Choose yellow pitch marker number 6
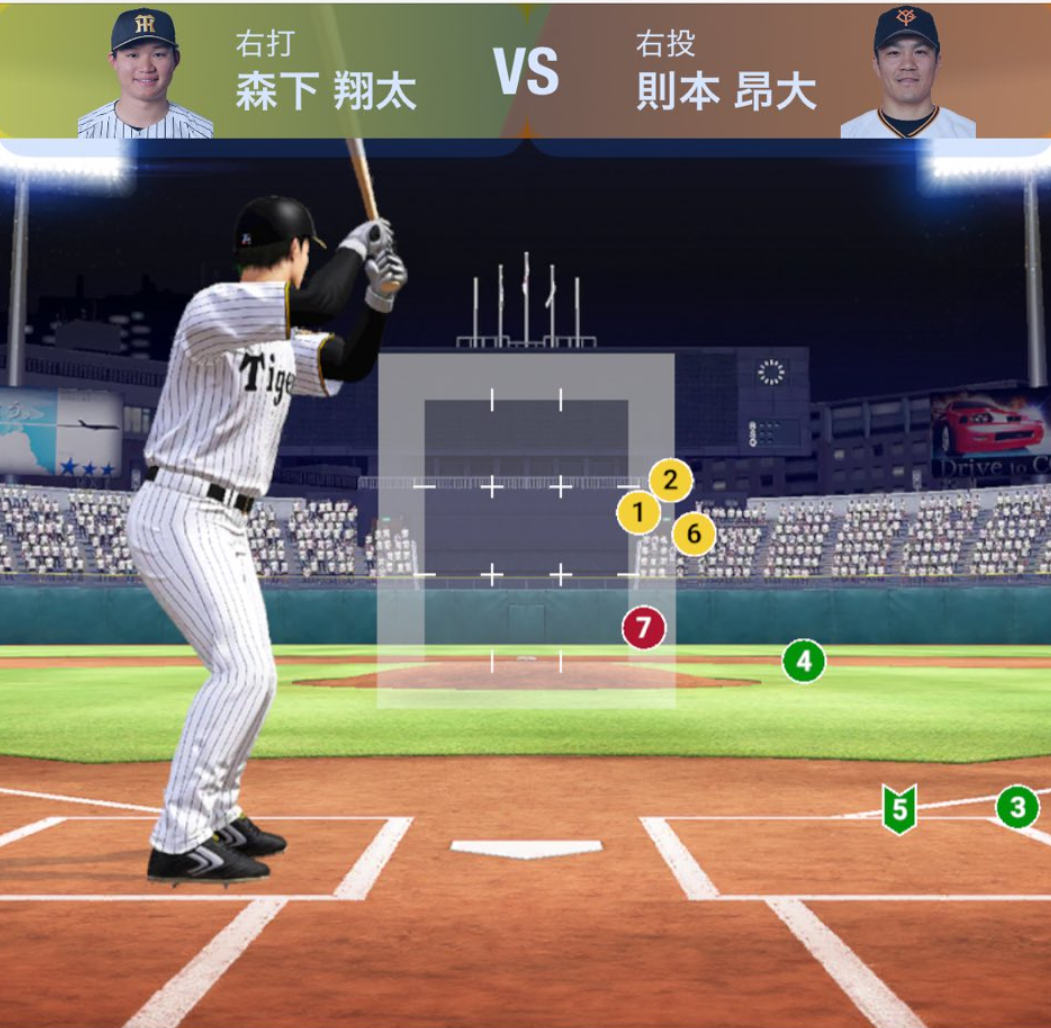 coord(693,534)
